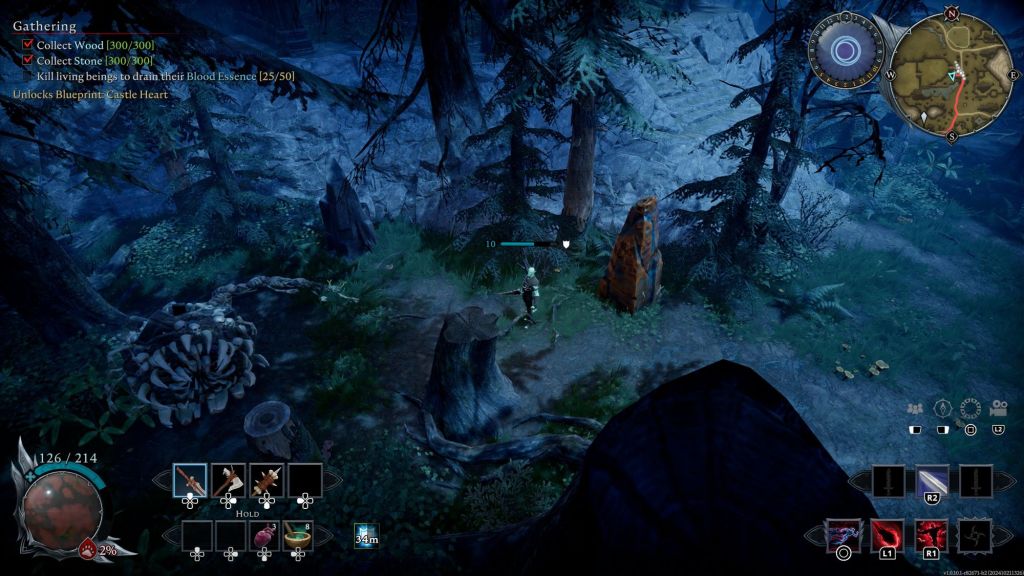1024x576 pixels.
Task: Cast the red blood rage spell
Action: pos(932,536)
